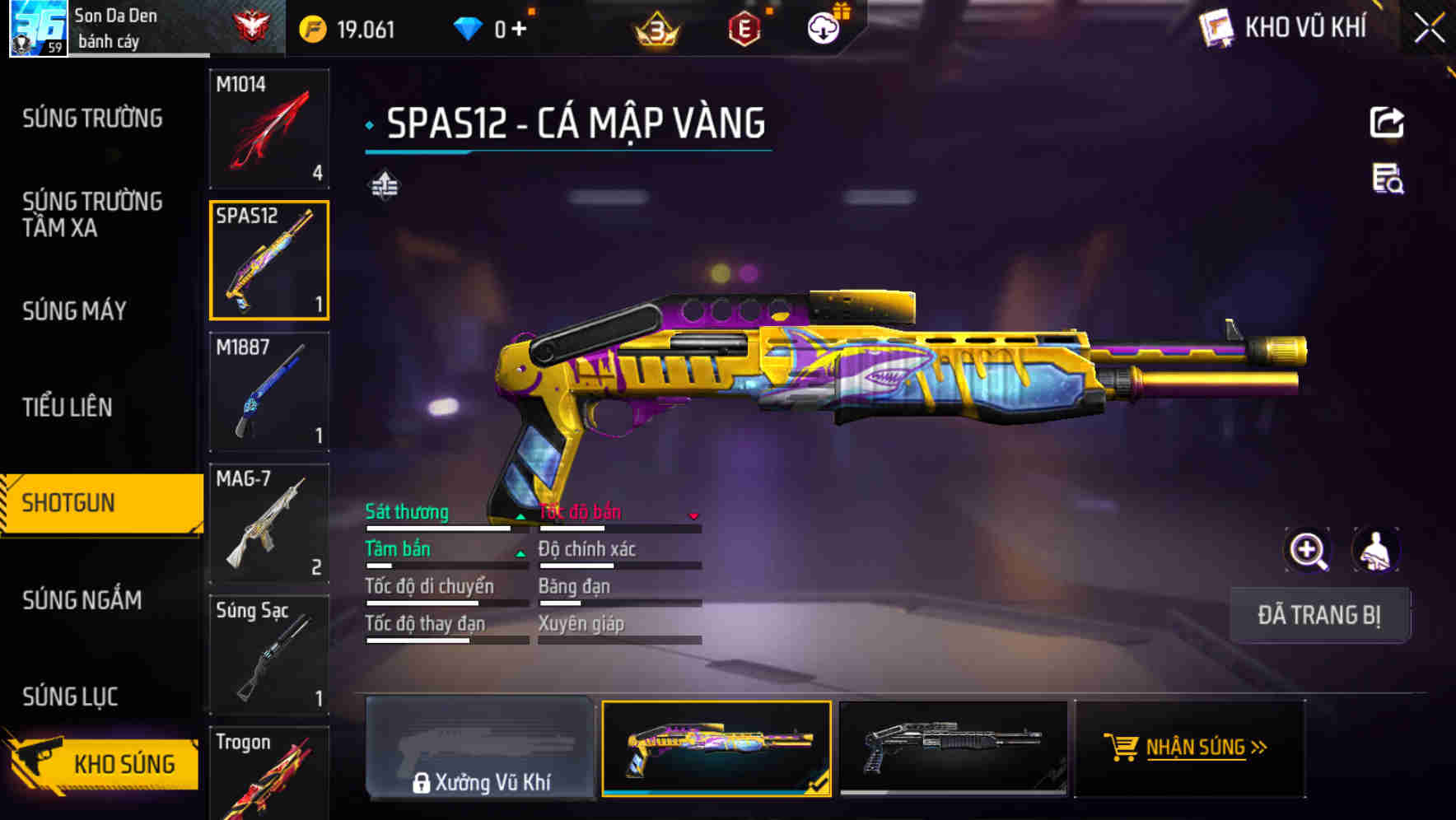
Task: Select the M1014 weapon slot
Action: [x=269, y=128]
